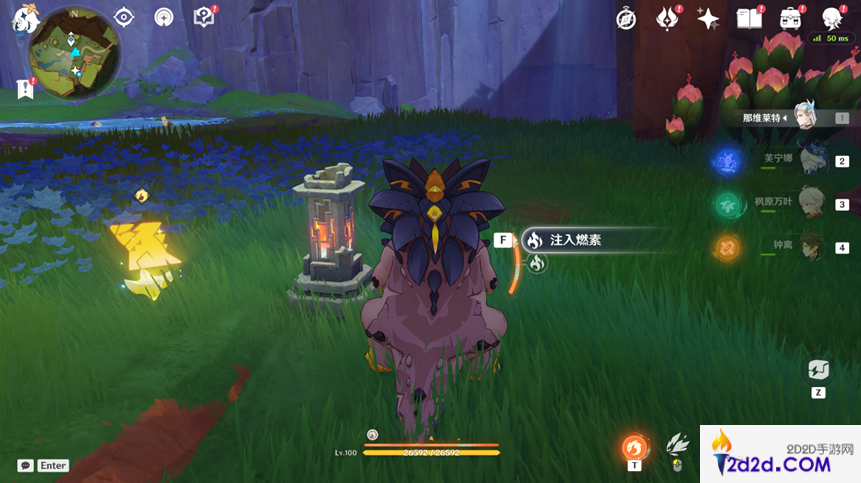Image resolution: width=861 pixels, height=483 pixels.
Task: Open the open-book handbook icon
Action: coord(748,19)
